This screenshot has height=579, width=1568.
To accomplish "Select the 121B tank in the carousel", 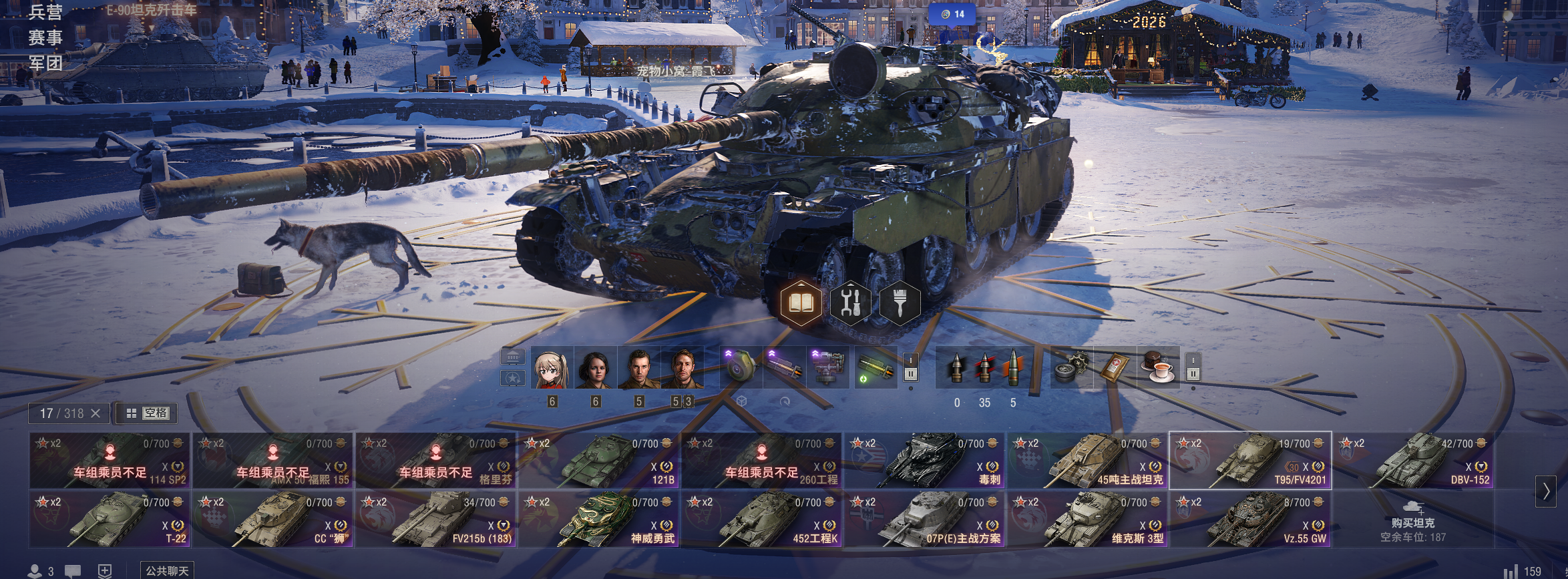I will [599, 461].
